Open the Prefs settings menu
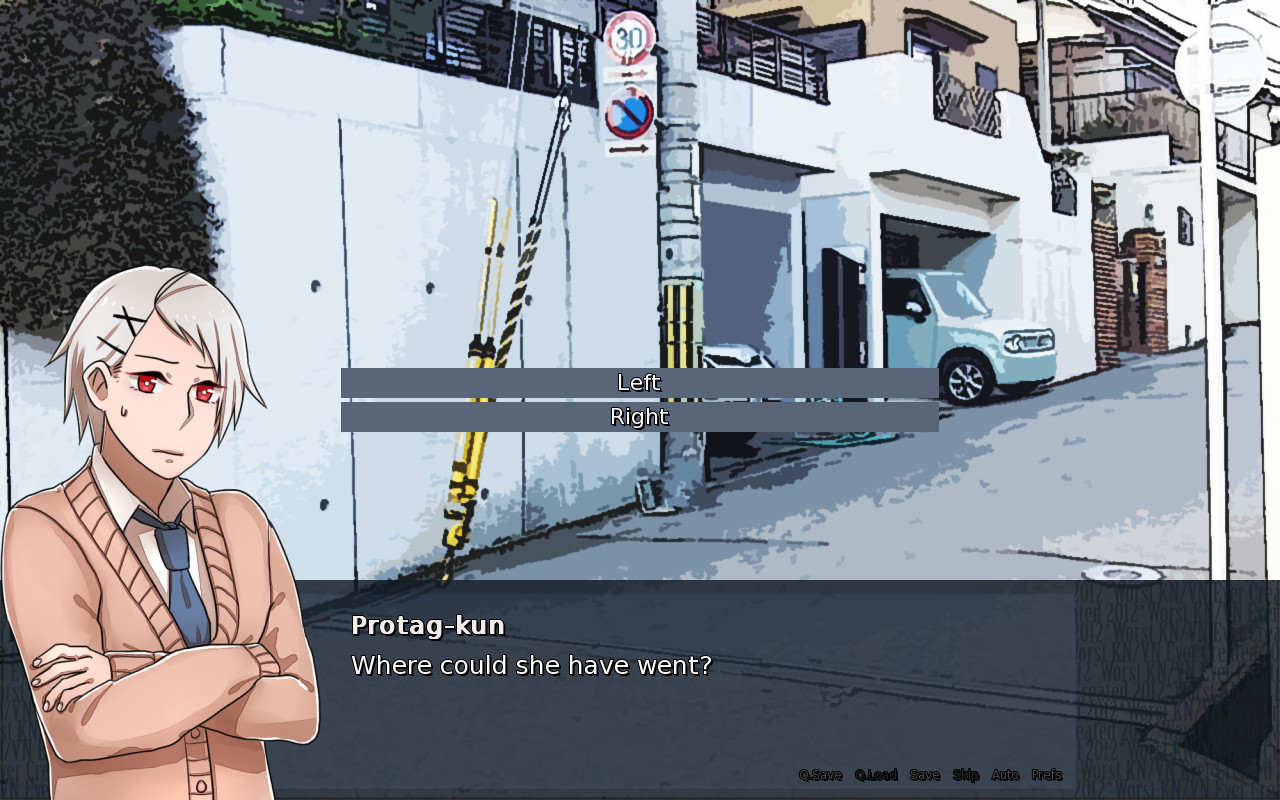The height and width of the screenshot is (800, 1280). point(1045,775)
